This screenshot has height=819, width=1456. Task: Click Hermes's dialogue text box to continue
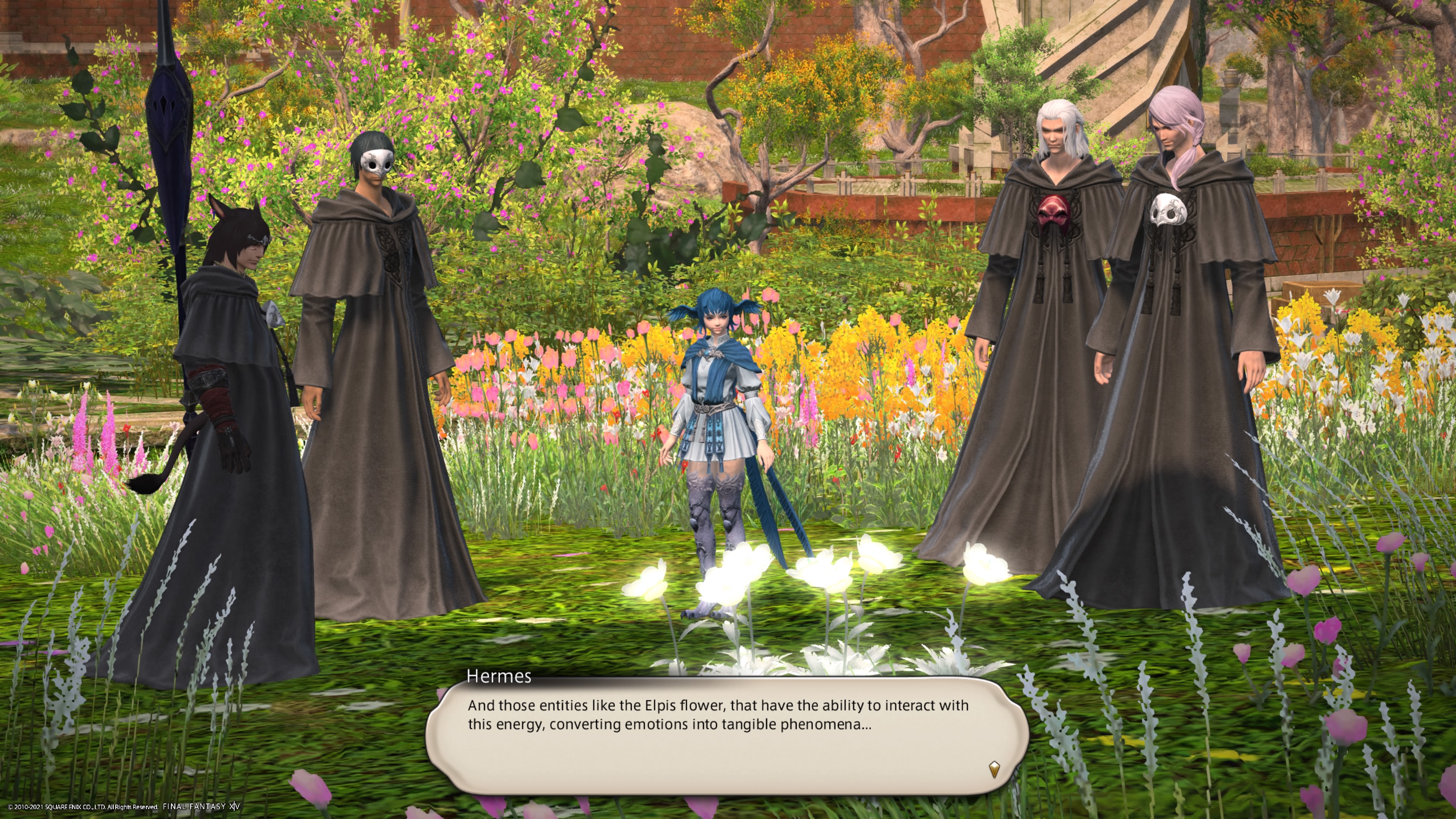click(x=726, y=735)
